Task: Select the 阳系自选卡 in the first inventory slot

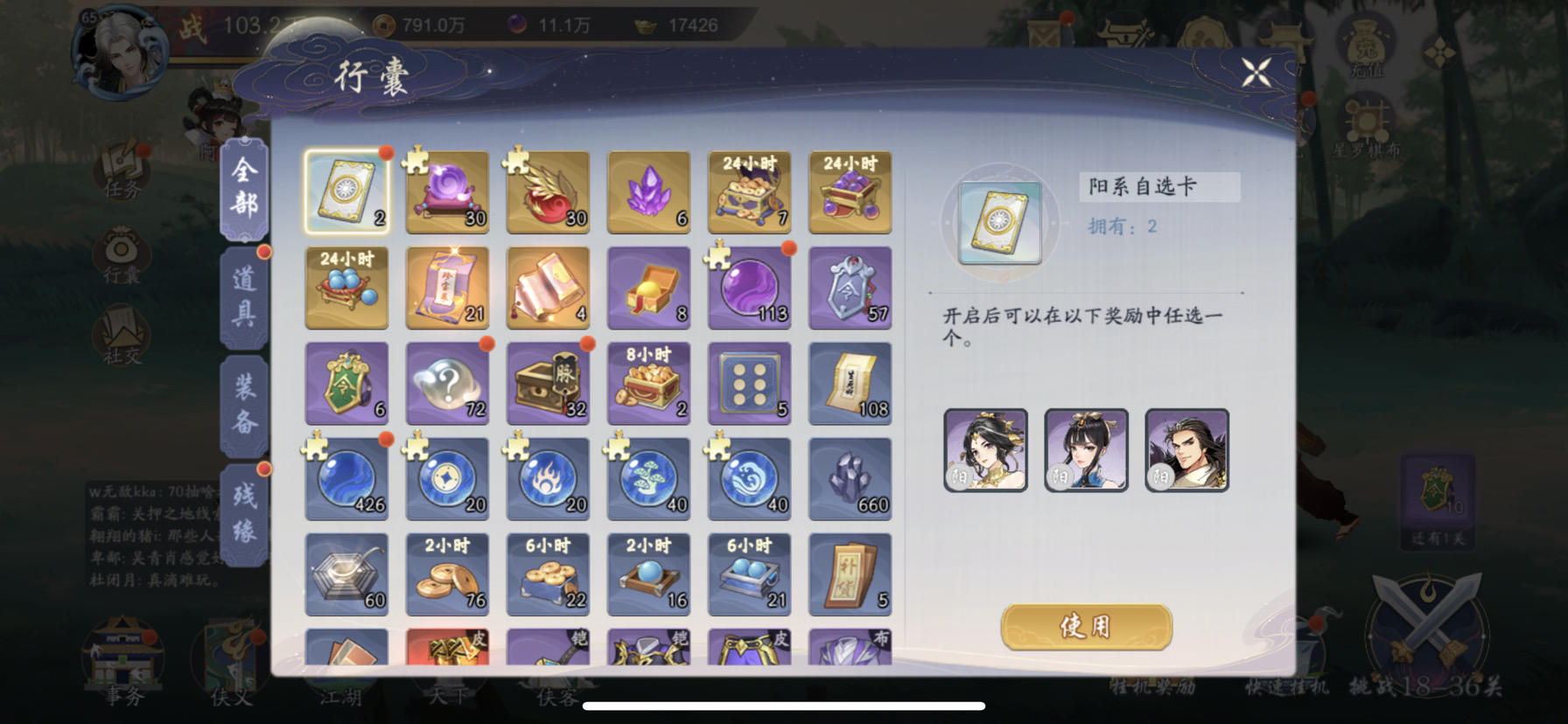Action: 346,191
